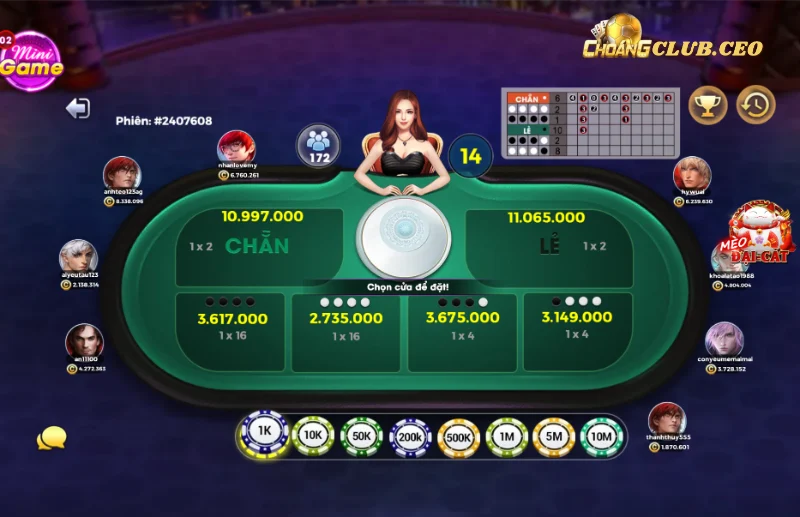Place a bet on the LẺ area

click(548, 246)
